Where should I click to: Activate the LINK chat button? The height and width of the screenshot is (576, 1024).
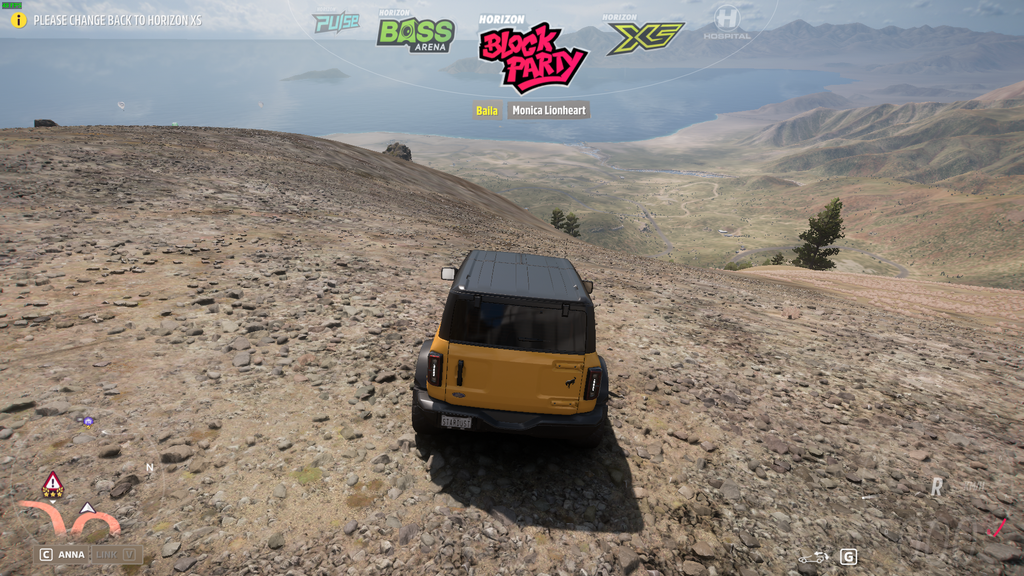coord(116,554)
